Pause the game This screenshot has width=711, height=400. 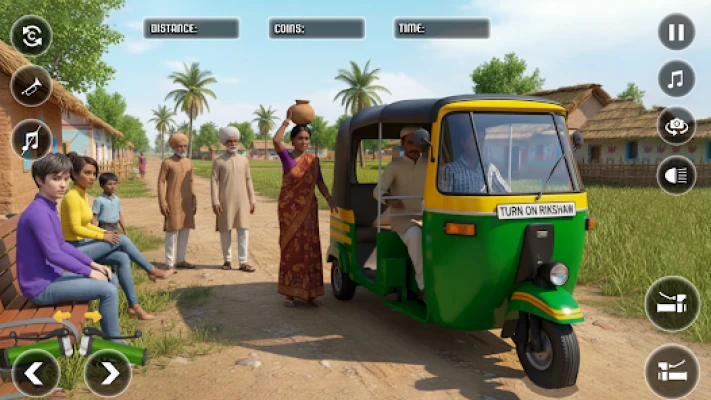coord(676,32)
